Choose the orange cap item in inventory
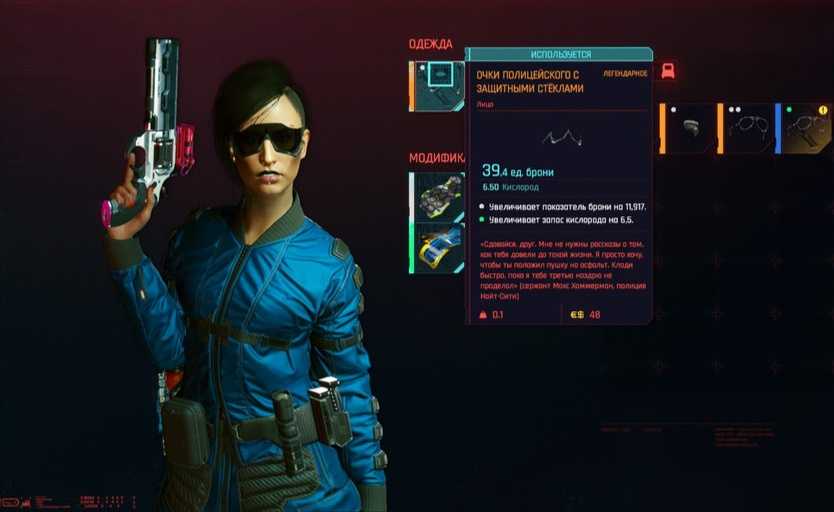Screen dimensions: 834x512 690,129
